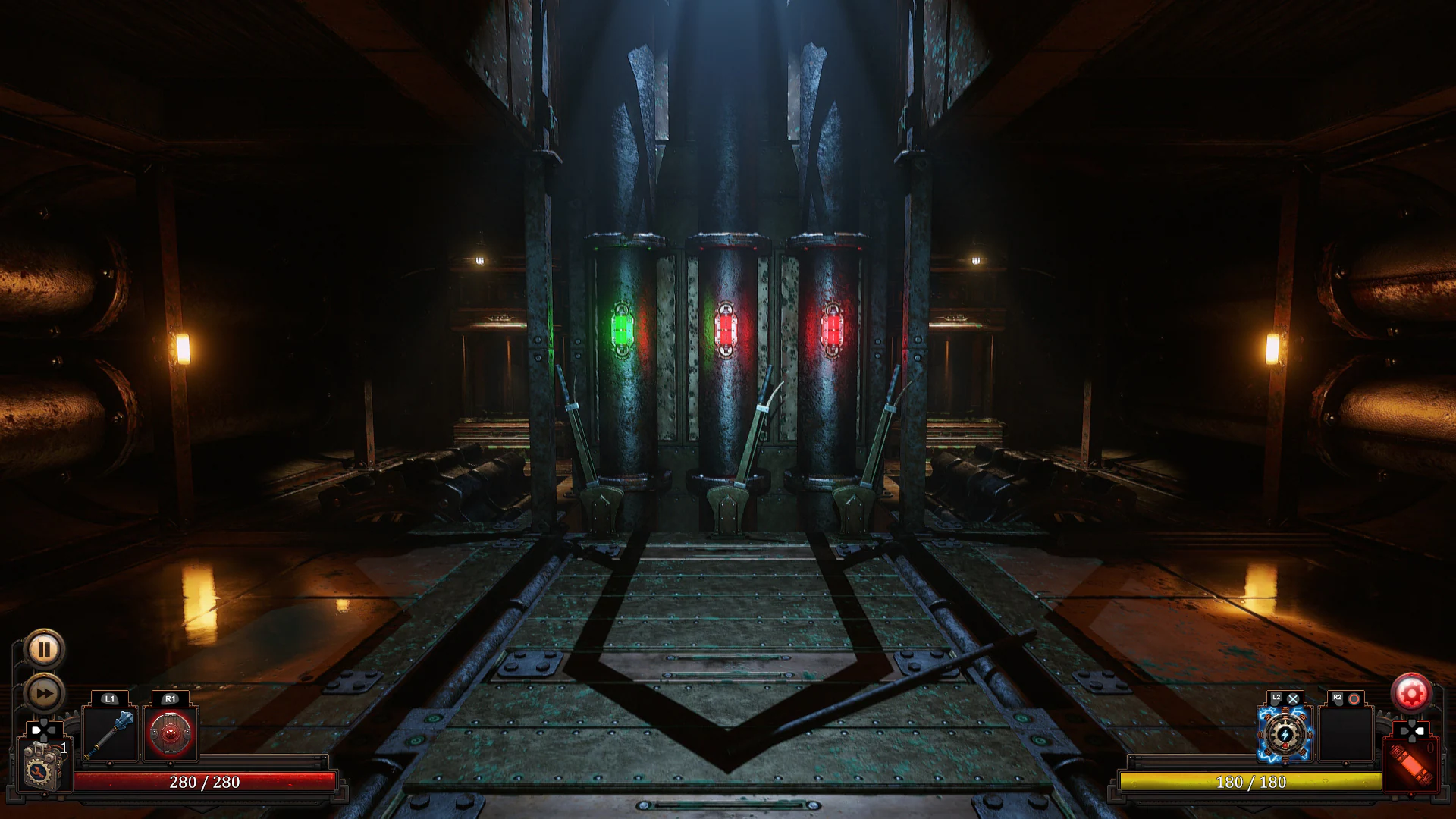Click the L1 label above the weapon slot
Screen dimensions: 1456x819
coord(110,699)
